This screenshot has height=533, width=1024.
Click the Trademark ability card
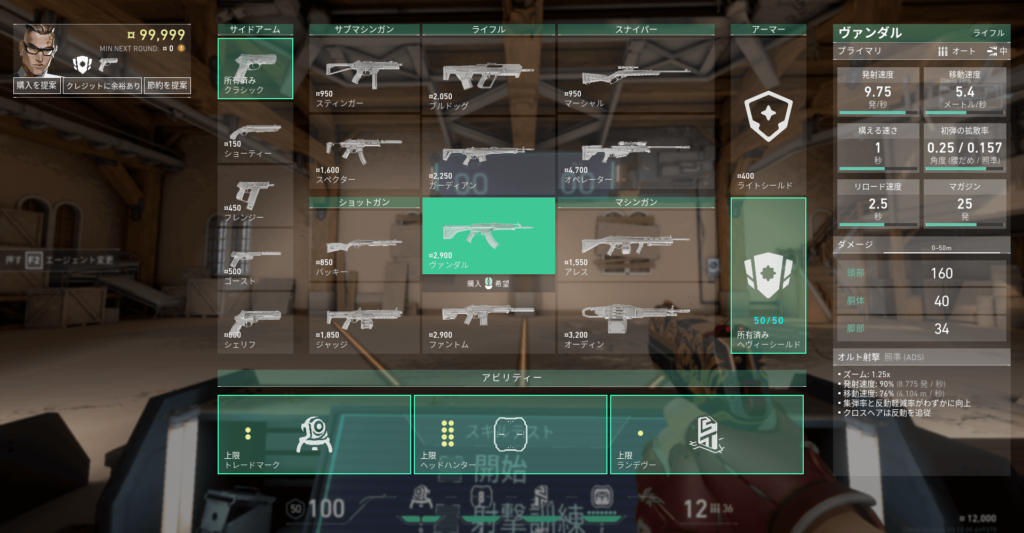pyautogui.click(x=314, y=434)
